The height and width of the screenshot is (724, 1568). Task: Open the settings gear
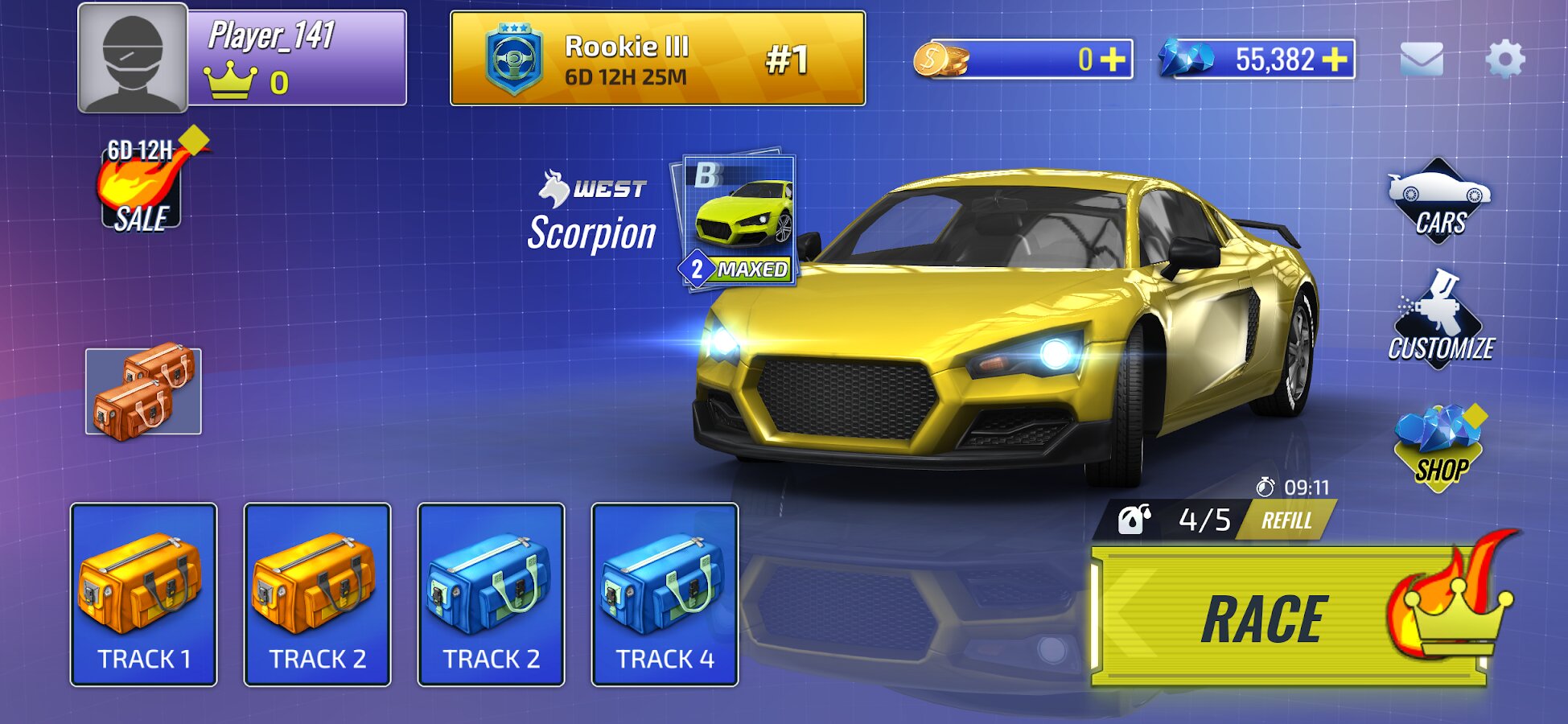pyautogui.click(x=1504, y=60)
